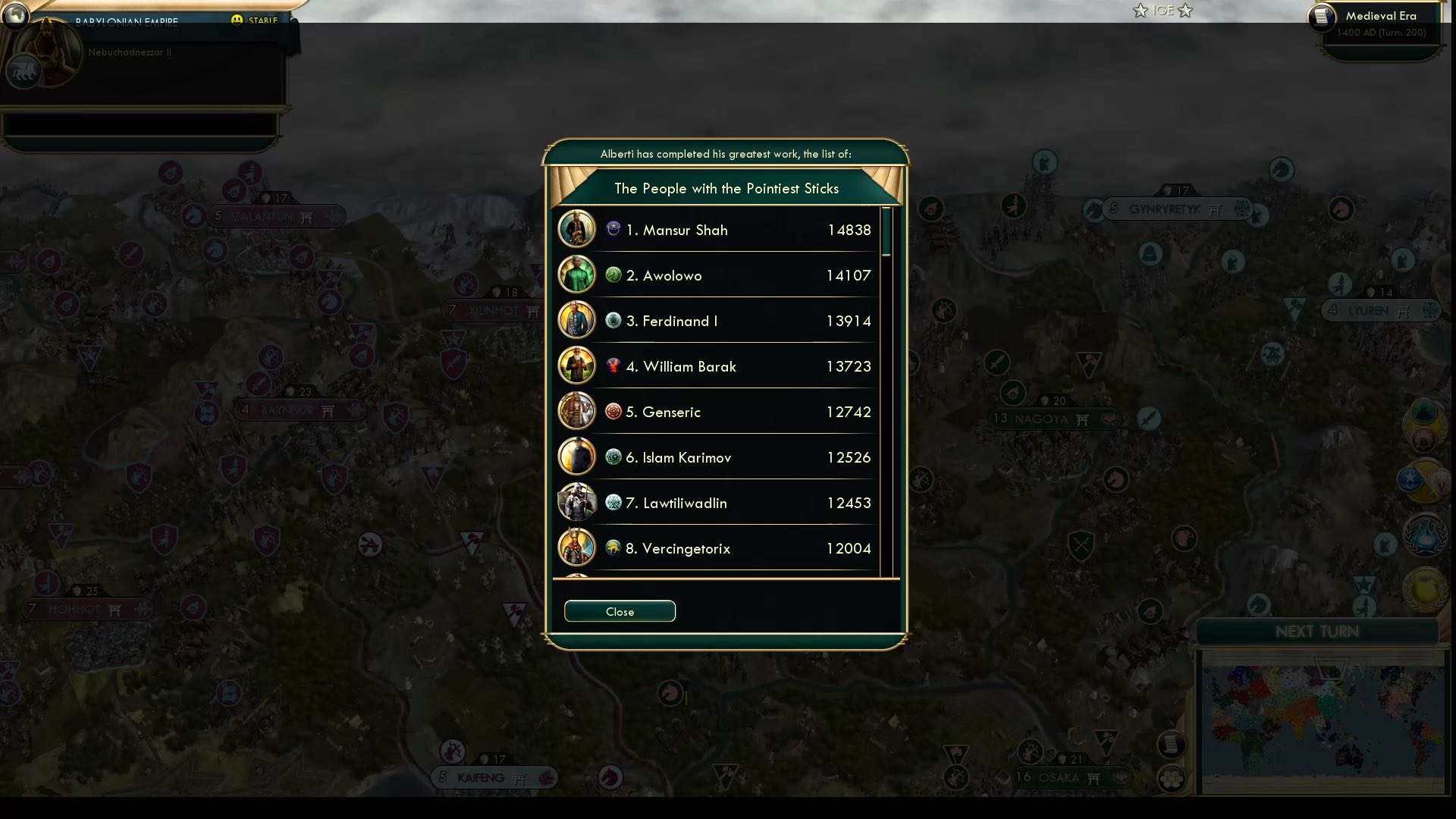Click the Stable happiness smiley indicator

point(238,20)
